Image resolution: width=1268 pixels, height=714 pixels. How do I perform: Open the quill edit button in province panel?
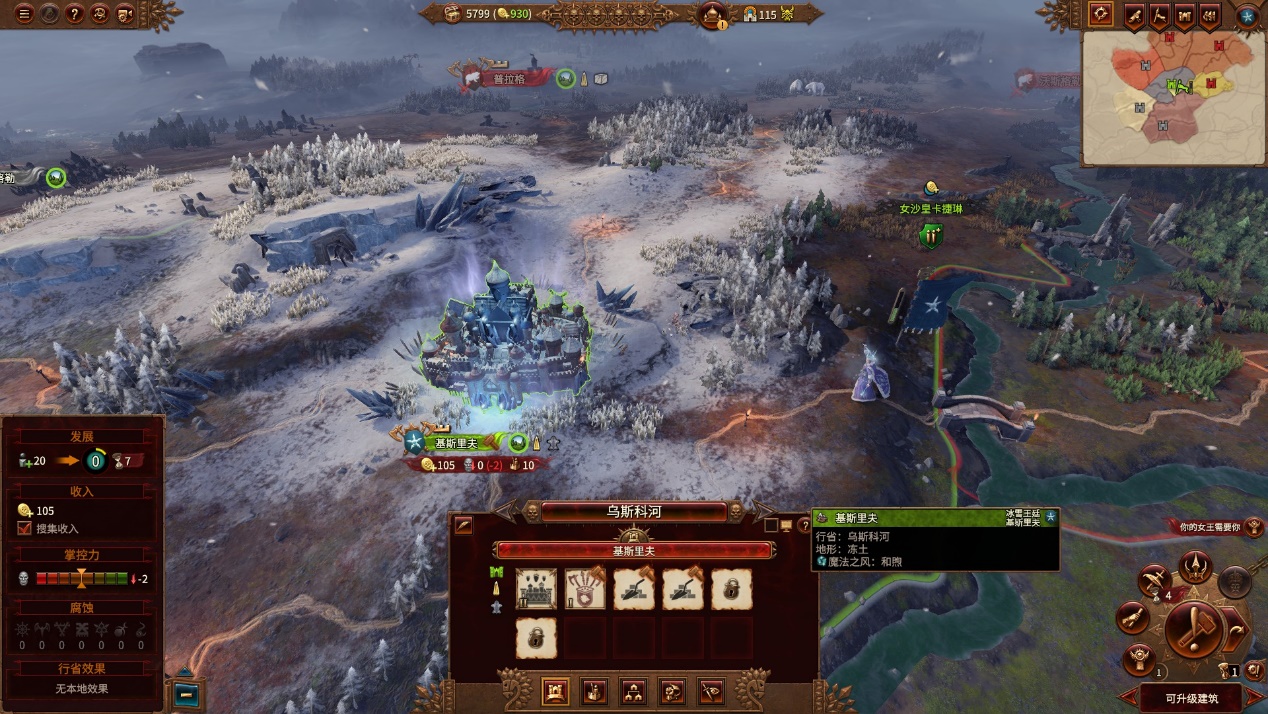pyautogui.click(x=463, y=525)
